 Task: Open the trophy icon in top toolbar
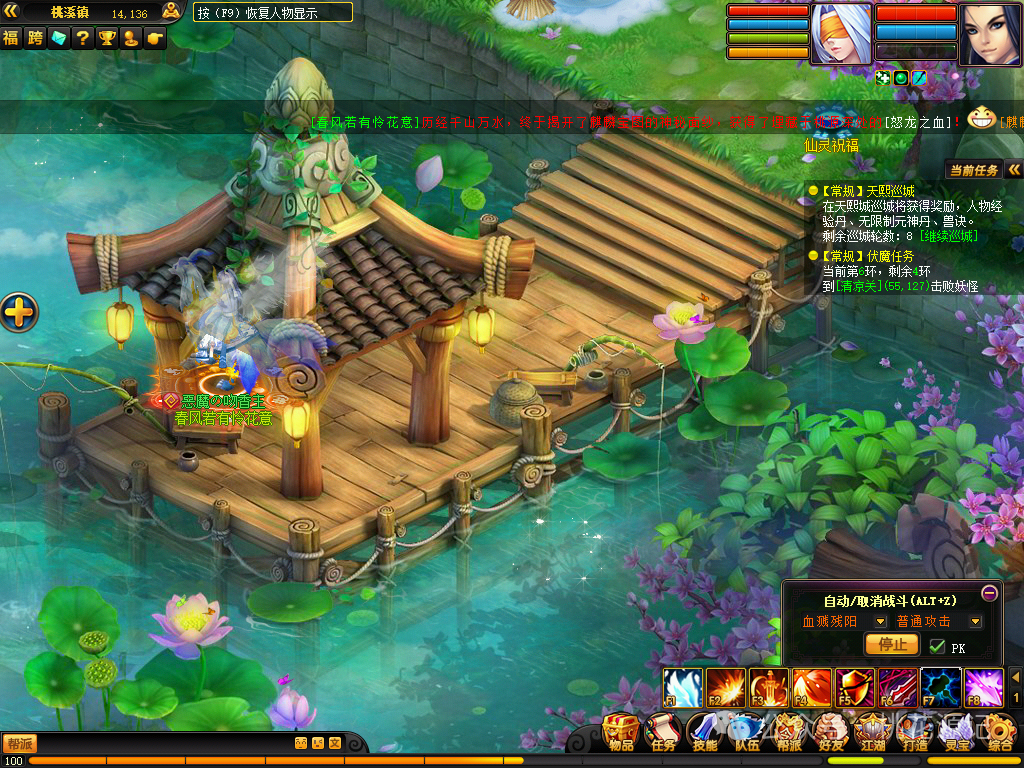107,38
